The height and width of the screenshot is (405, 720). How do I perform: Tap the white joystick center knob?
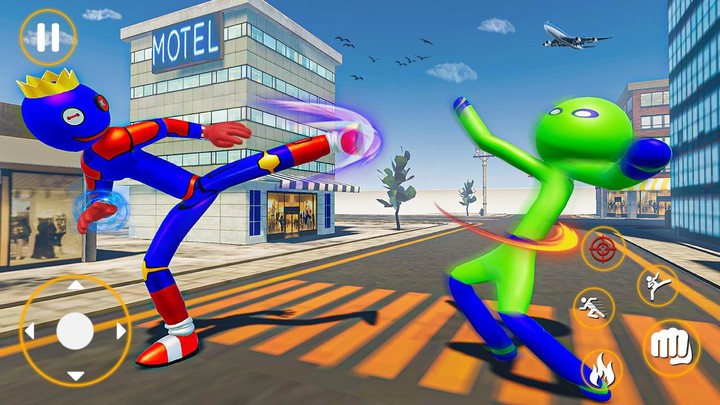point(75,331)
